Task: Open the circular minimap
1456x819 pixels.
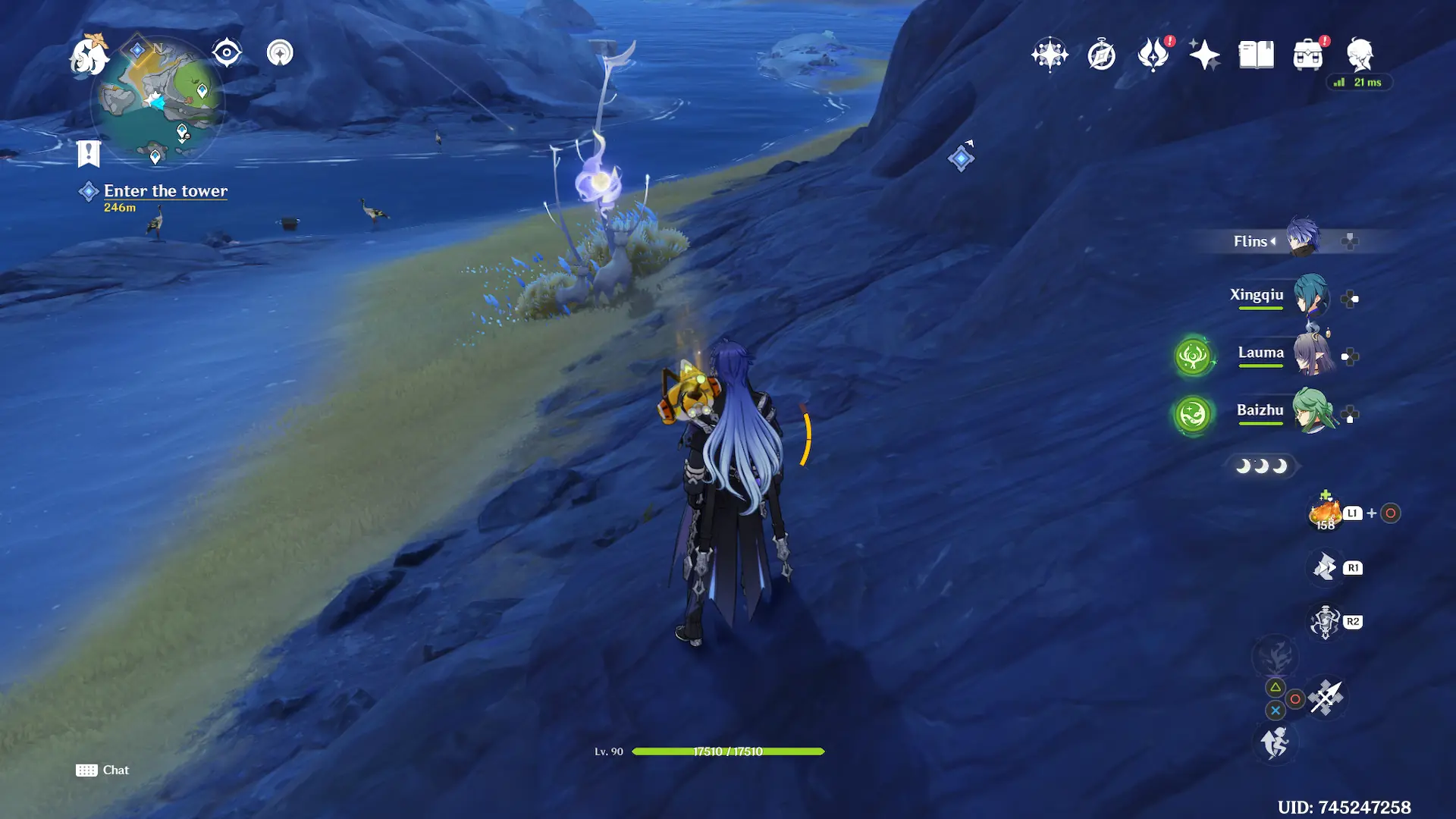Action: pos(158,102)
